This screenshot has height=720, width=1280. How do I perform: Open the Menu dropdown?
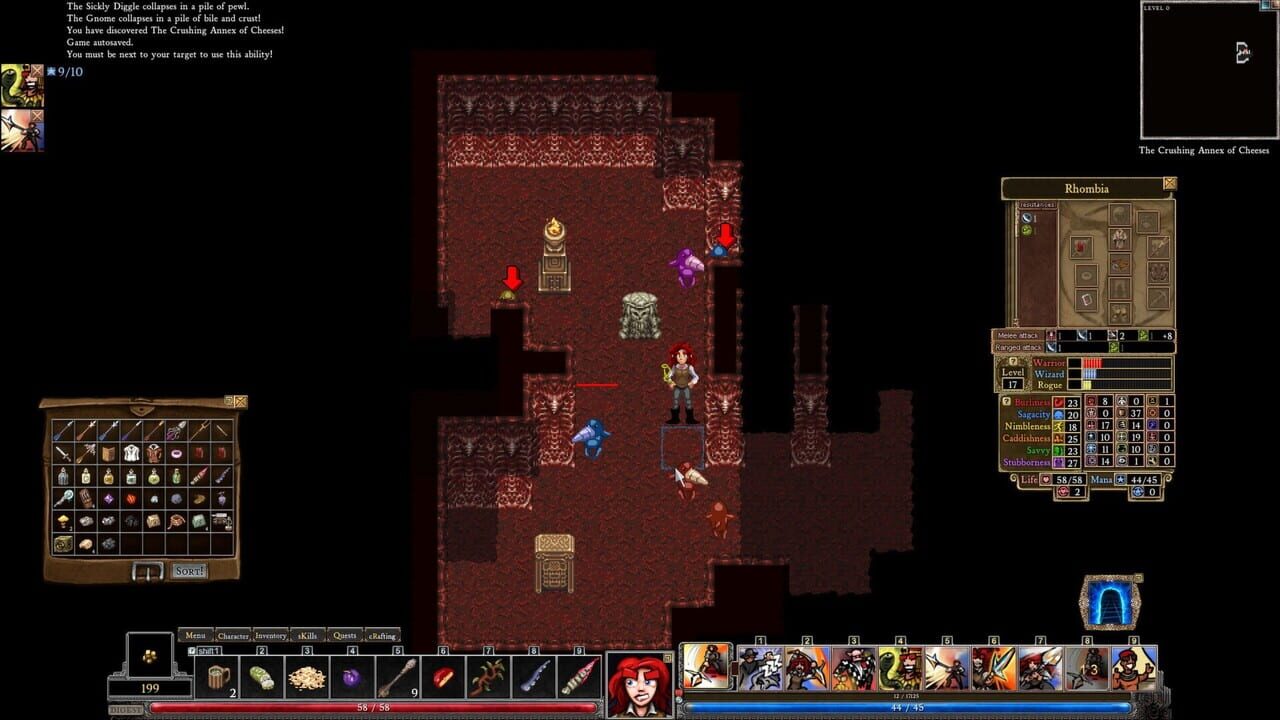pos(196,635)
